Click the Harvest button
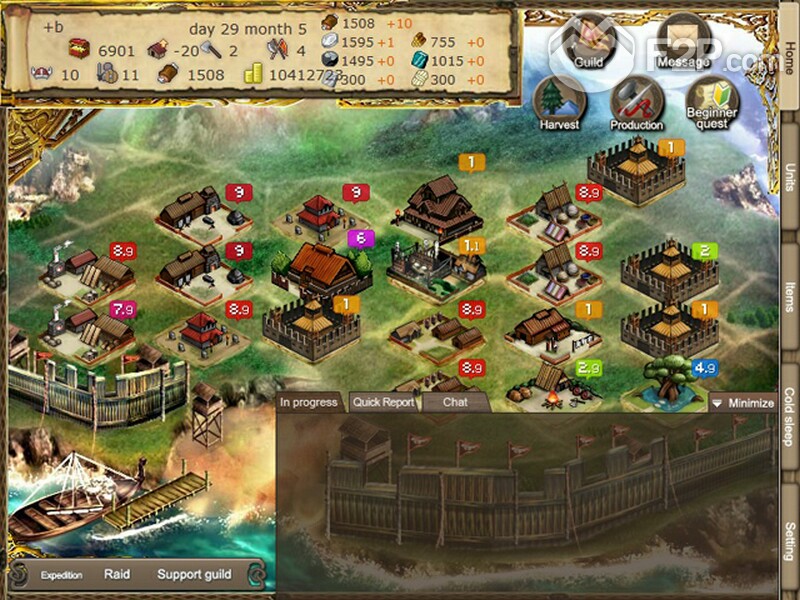800x600 pixels. tap(559, 104)
